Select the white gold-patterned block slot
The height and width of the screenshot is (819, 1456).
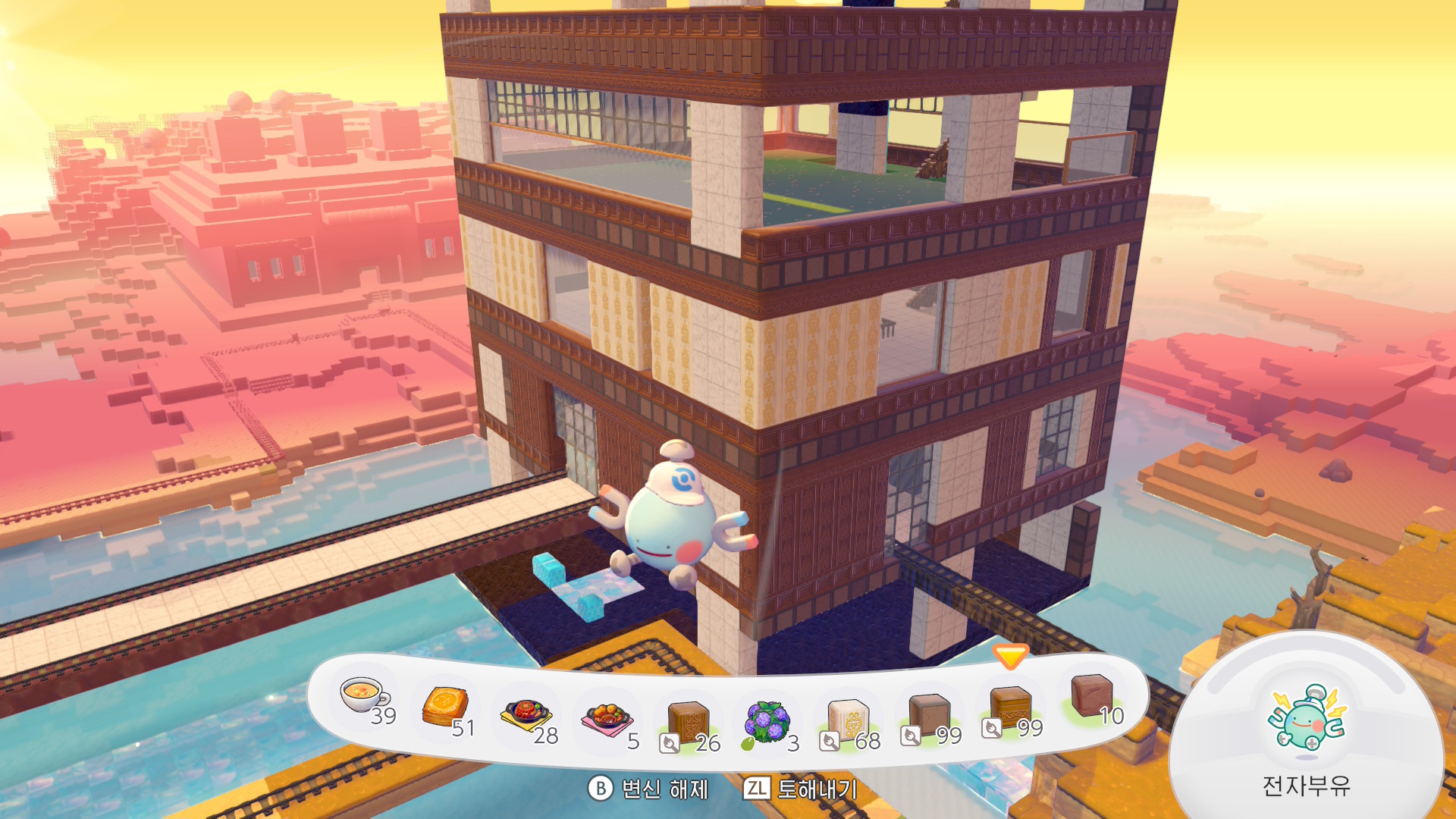[x=849, y=720]
